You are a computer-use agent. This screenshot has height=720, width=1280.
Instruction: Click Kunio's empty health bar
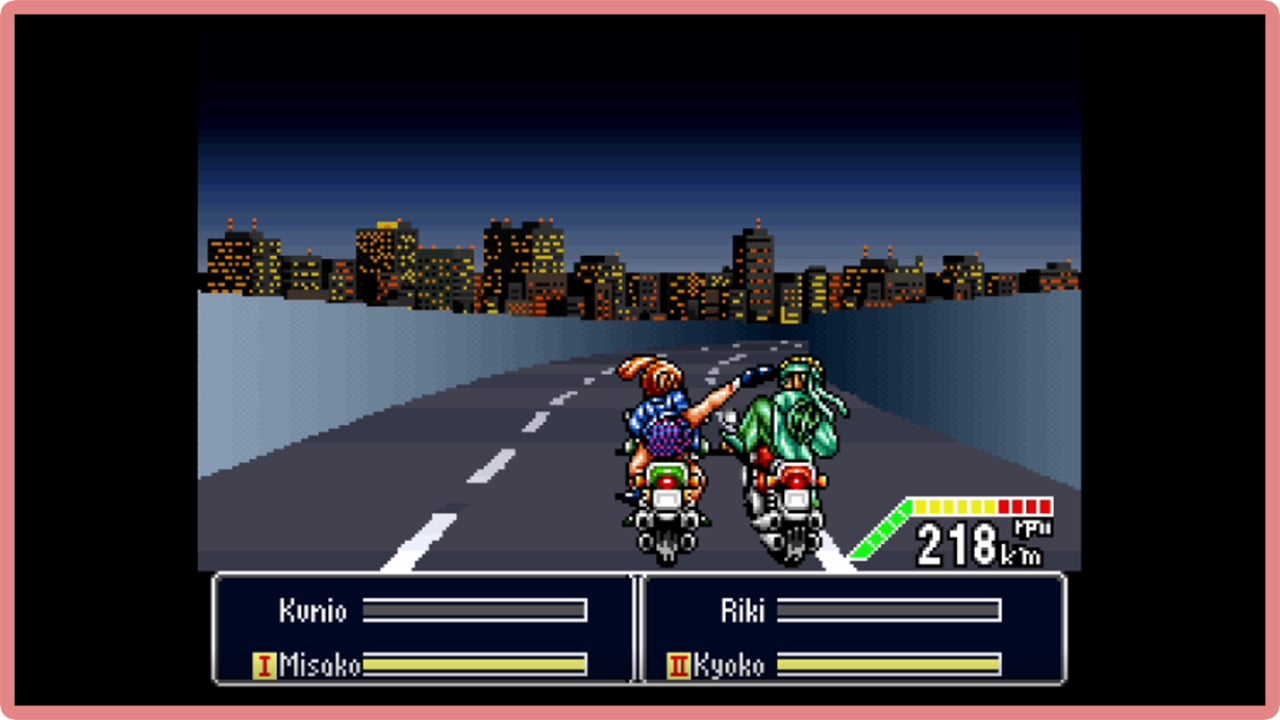(x=475, y=611)
